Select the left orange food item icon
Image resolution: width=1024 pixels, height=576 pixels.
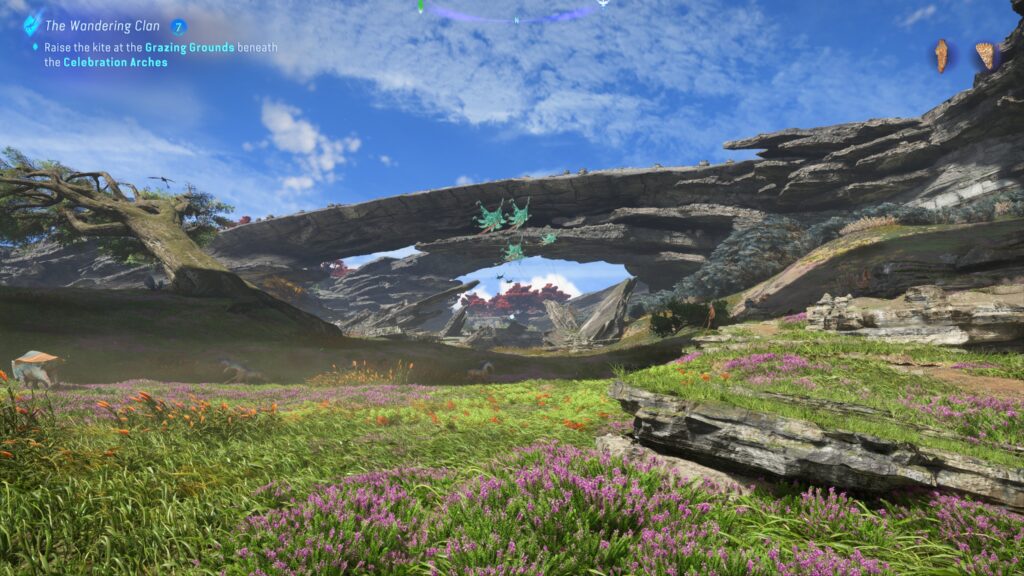(941, 55)
